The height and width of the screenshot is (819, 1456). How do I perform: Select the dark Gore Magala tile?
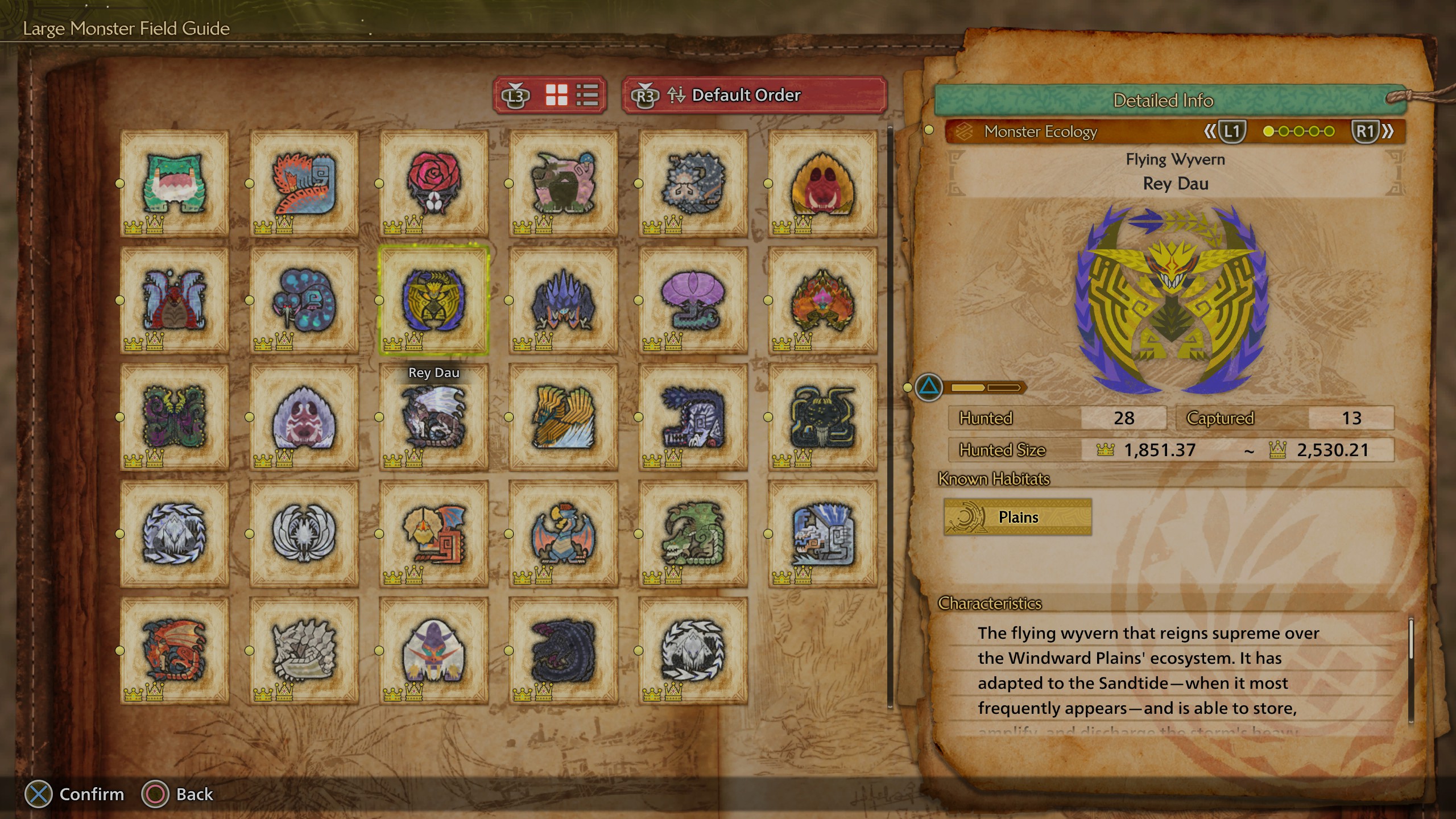pos(563,651)
